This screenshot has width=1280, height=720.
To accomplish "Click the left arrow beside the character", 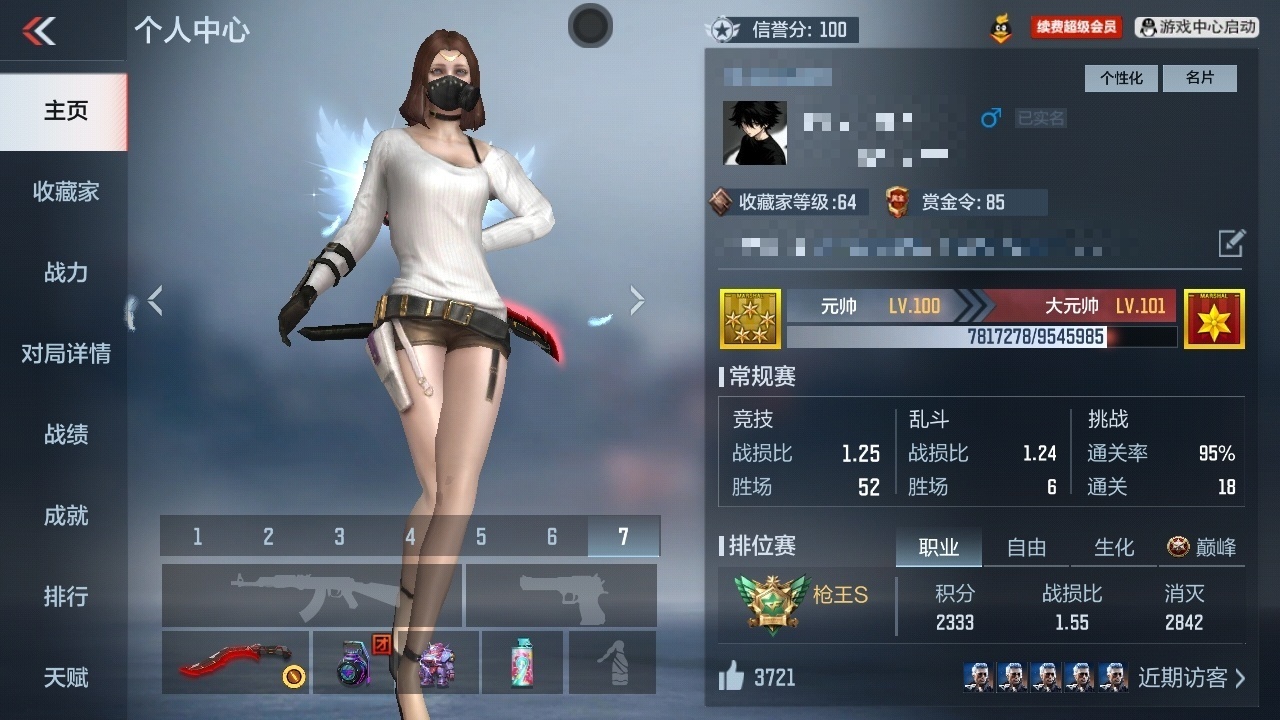I will pyautogui.click(x=156, y=299).
